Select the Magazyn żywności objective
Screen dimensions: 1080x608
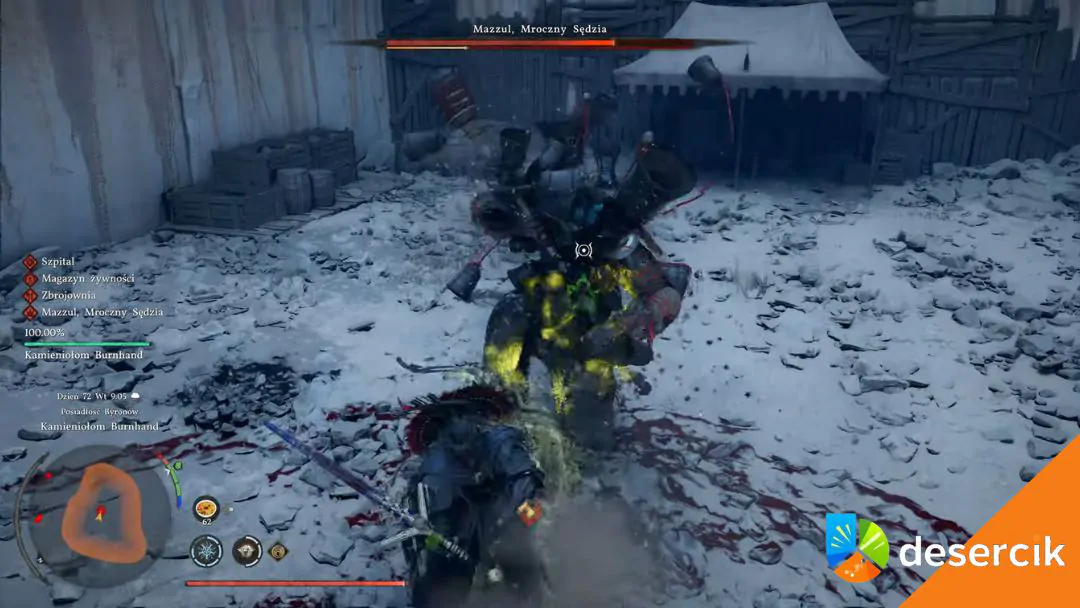click(87, 278)
